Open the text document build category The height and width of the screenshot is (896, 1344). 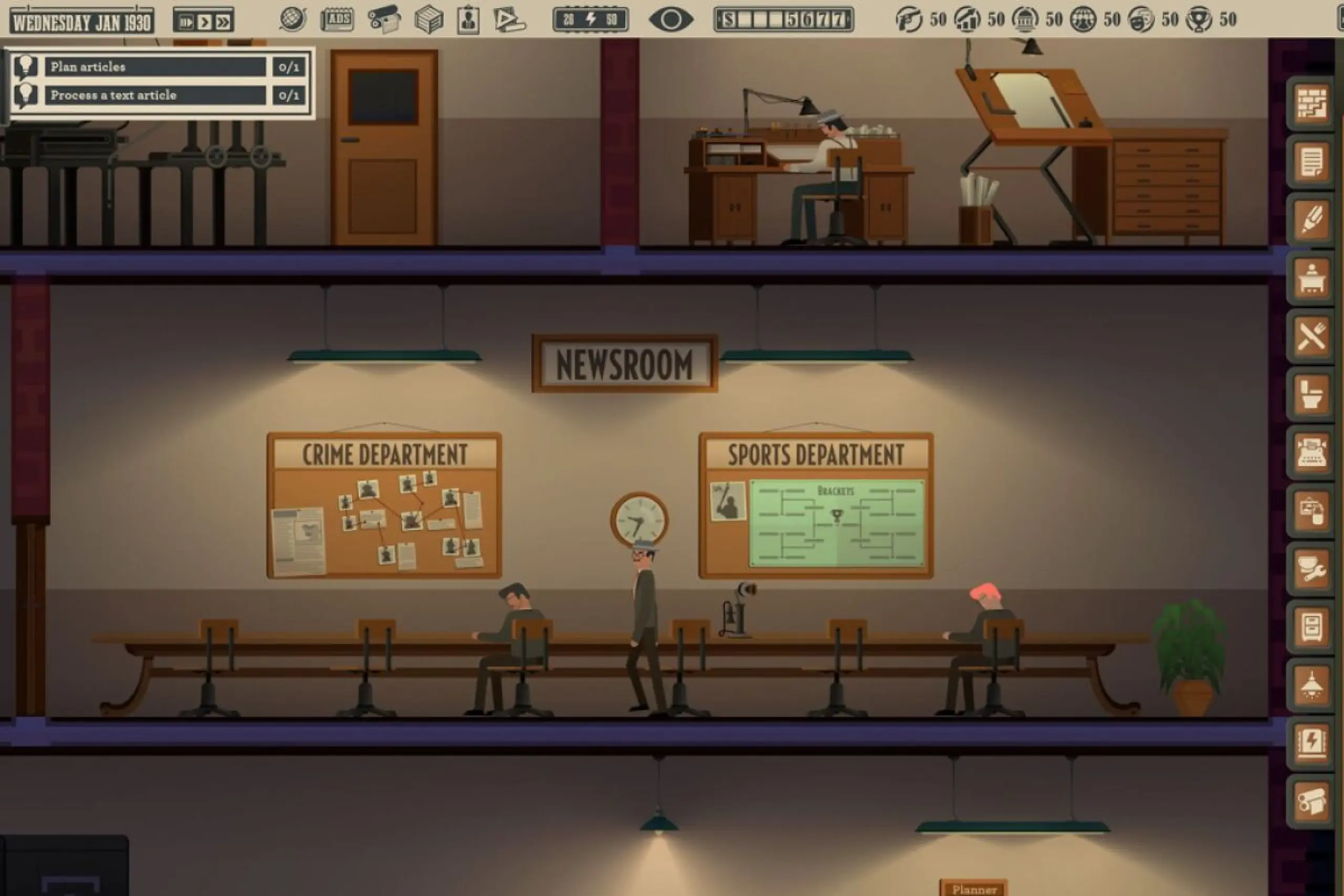(x=1311, y=162)
